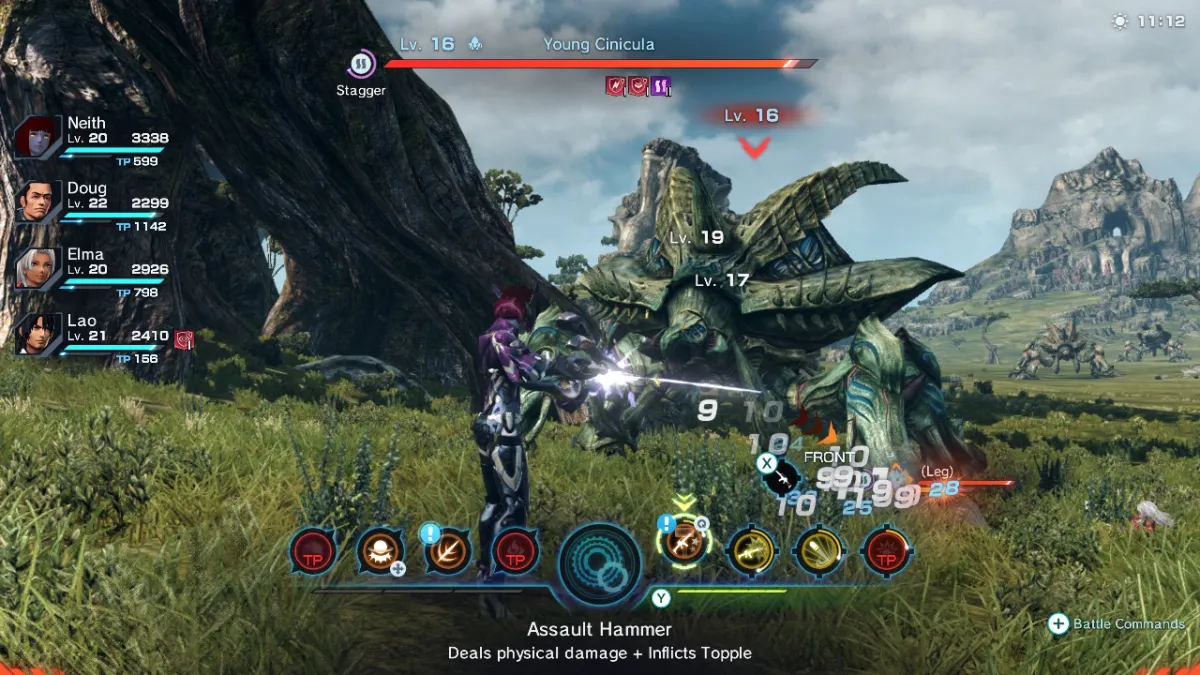This screenshot has height=675, width=1200.
Task: Click Doug's party portrait
Action: coord(38,202)
